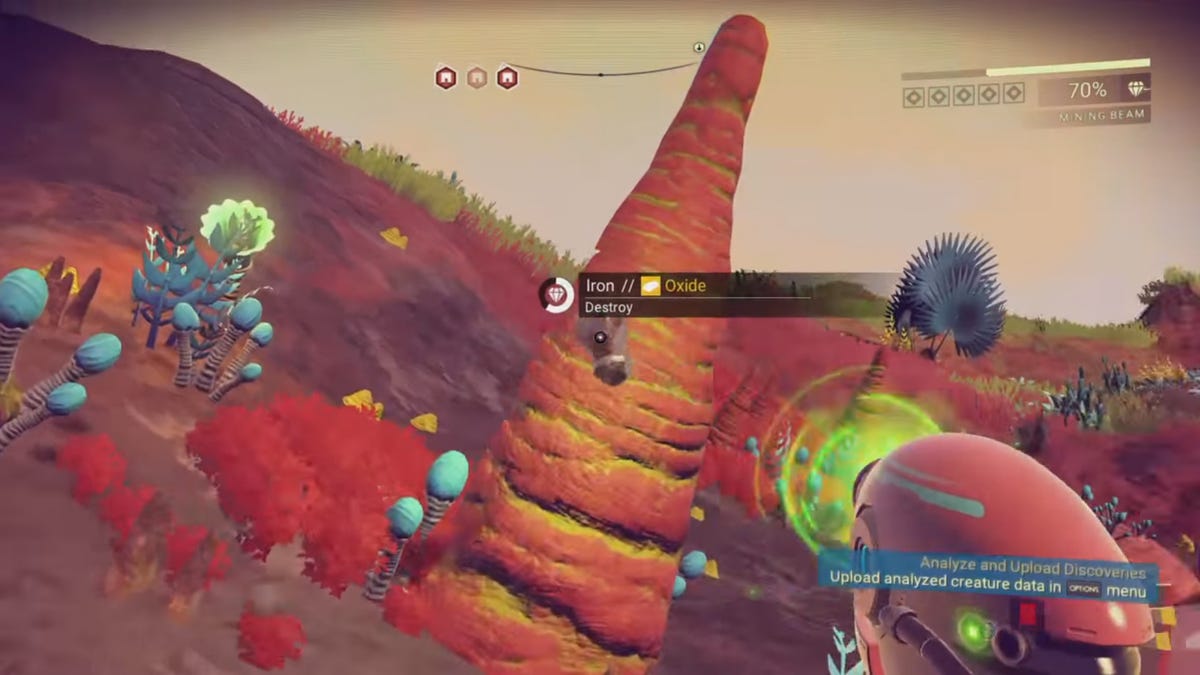
Task: Select the round marker at the compass end
Action: click(699, 48)
